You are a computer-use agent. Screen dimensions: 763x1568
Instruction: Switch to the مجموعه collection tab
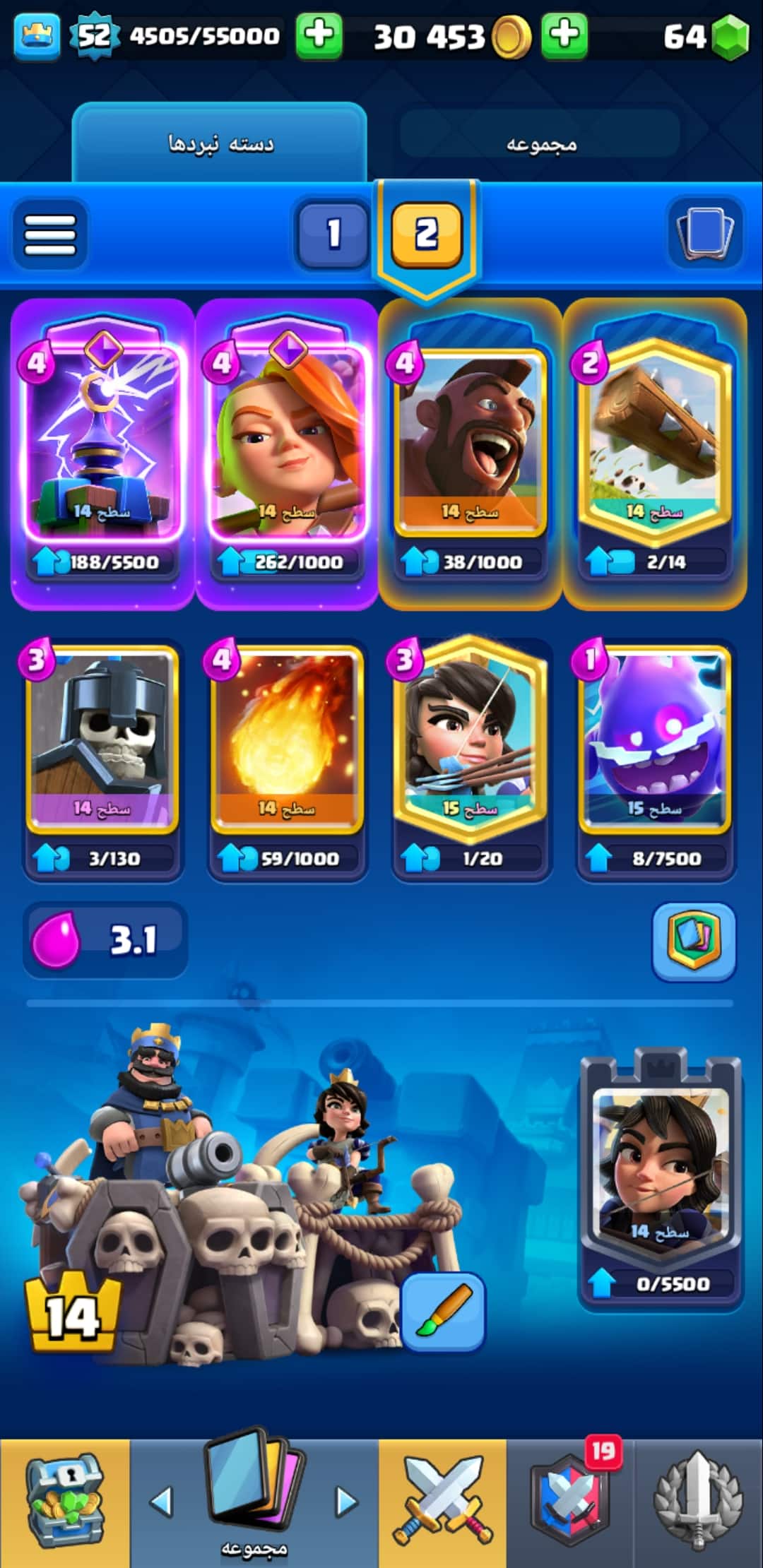pyautogui.click(x=540, y=143)
